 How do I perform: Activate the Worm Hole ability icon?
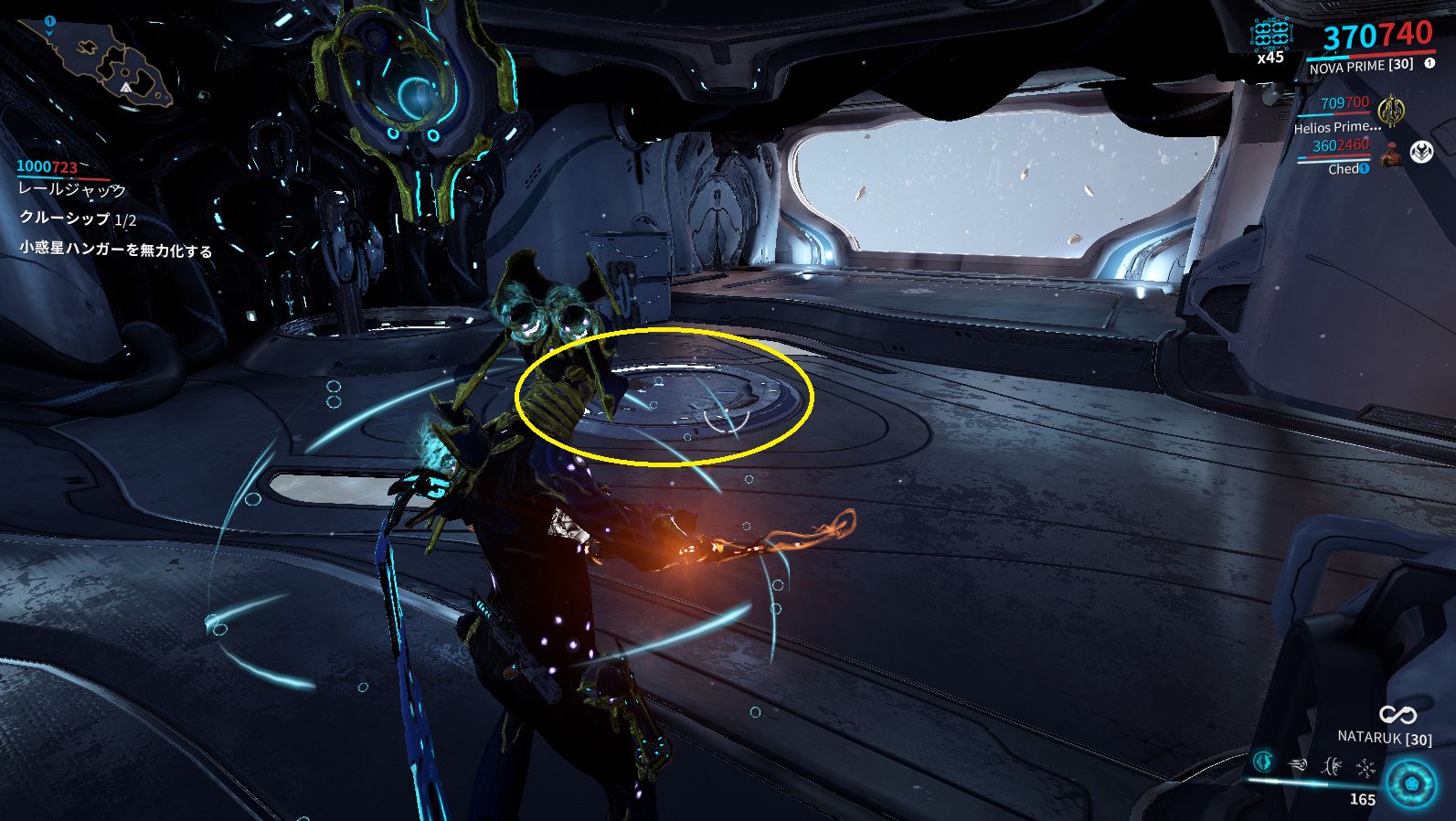[x=1333, y=766]
